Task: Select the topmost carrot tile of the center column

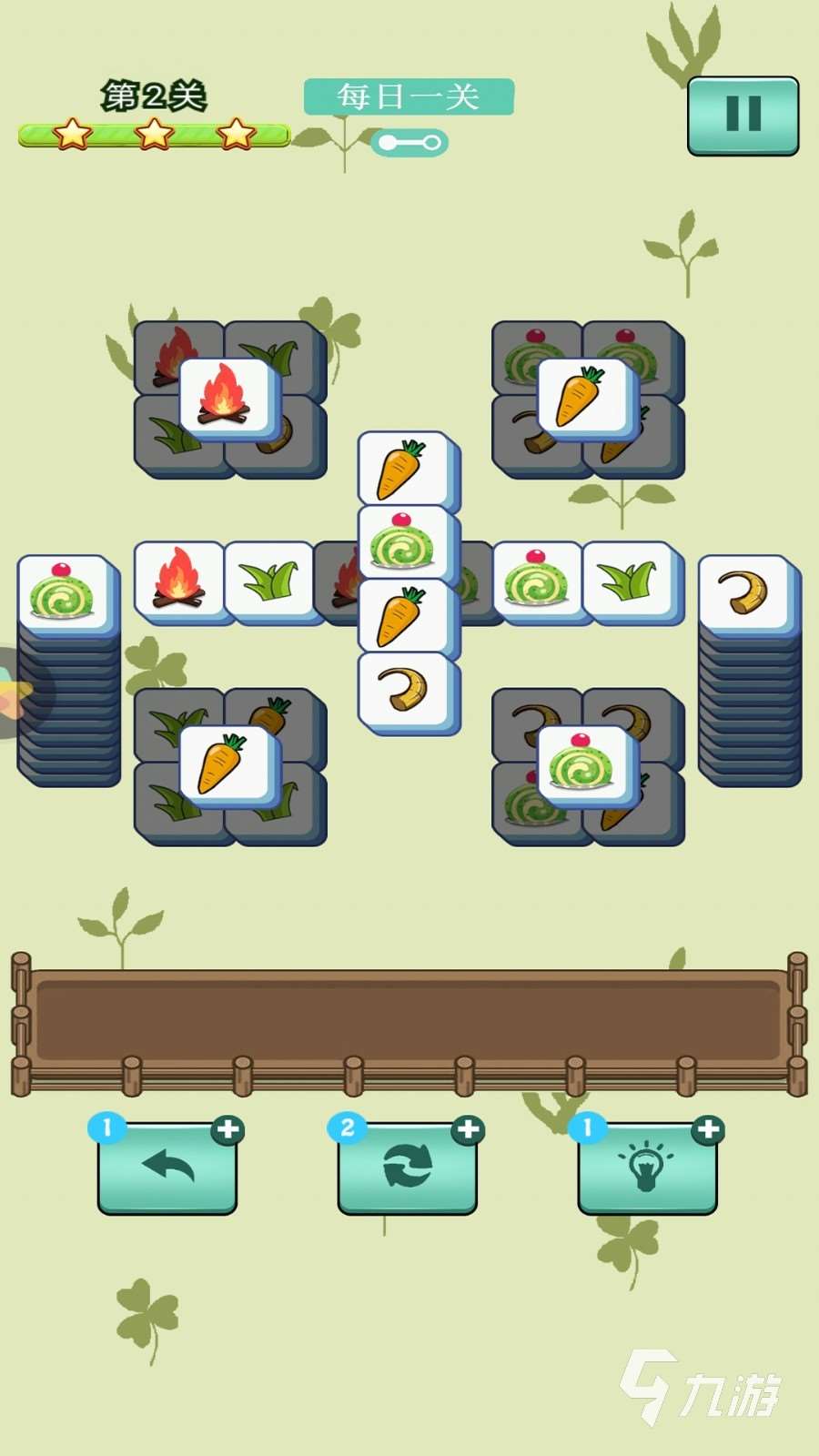Action: 404,469
